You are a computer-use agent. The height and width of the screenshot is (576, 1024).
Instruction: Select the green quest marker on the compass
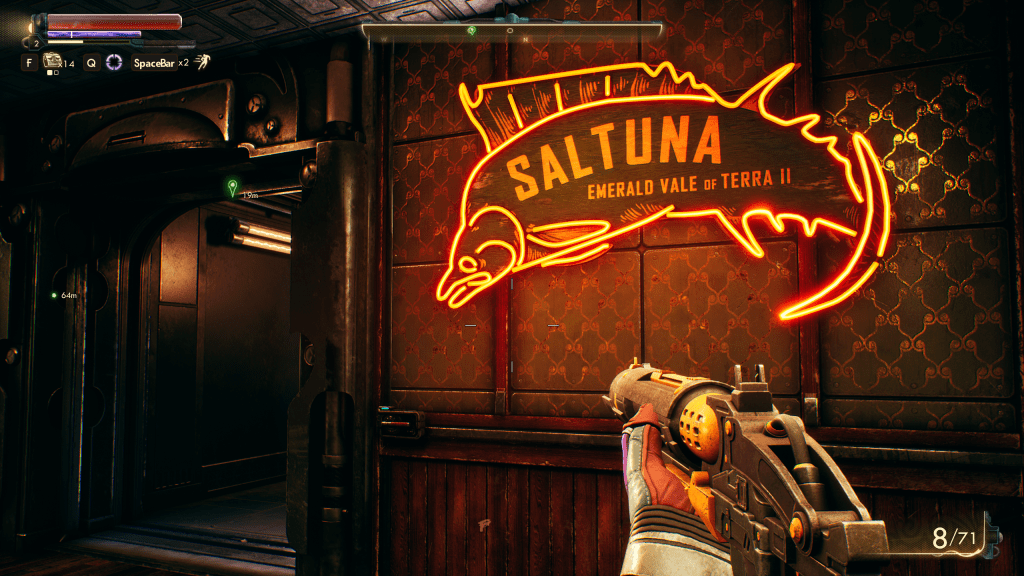click(x=474, y=31)
